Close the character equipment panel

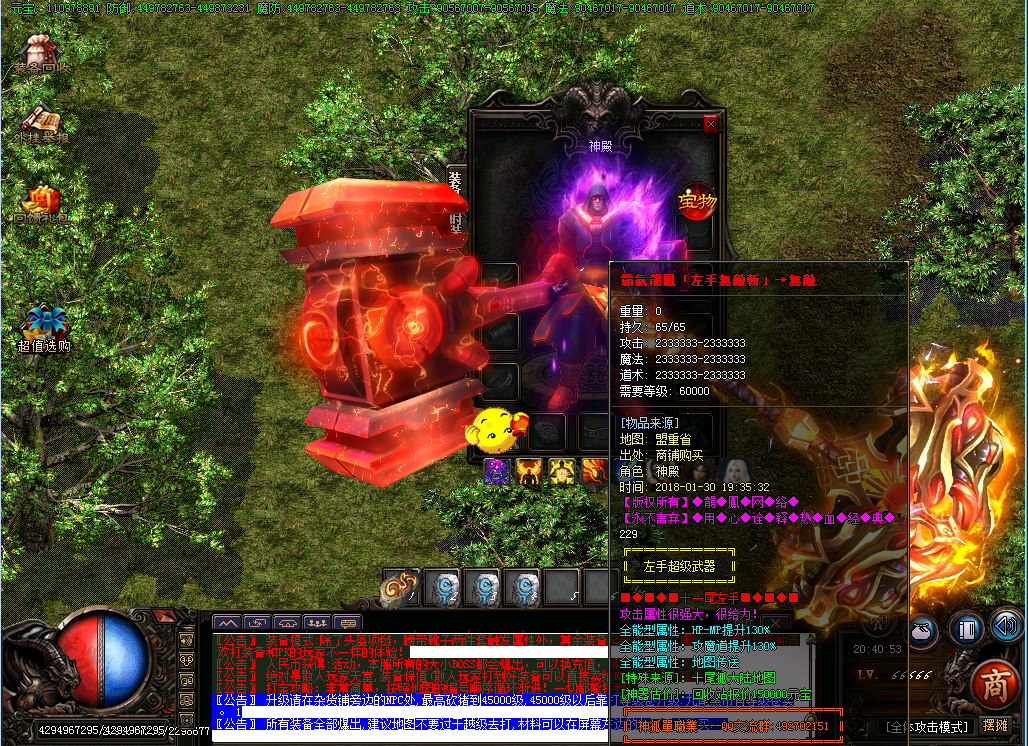click(x=711, y=124)
